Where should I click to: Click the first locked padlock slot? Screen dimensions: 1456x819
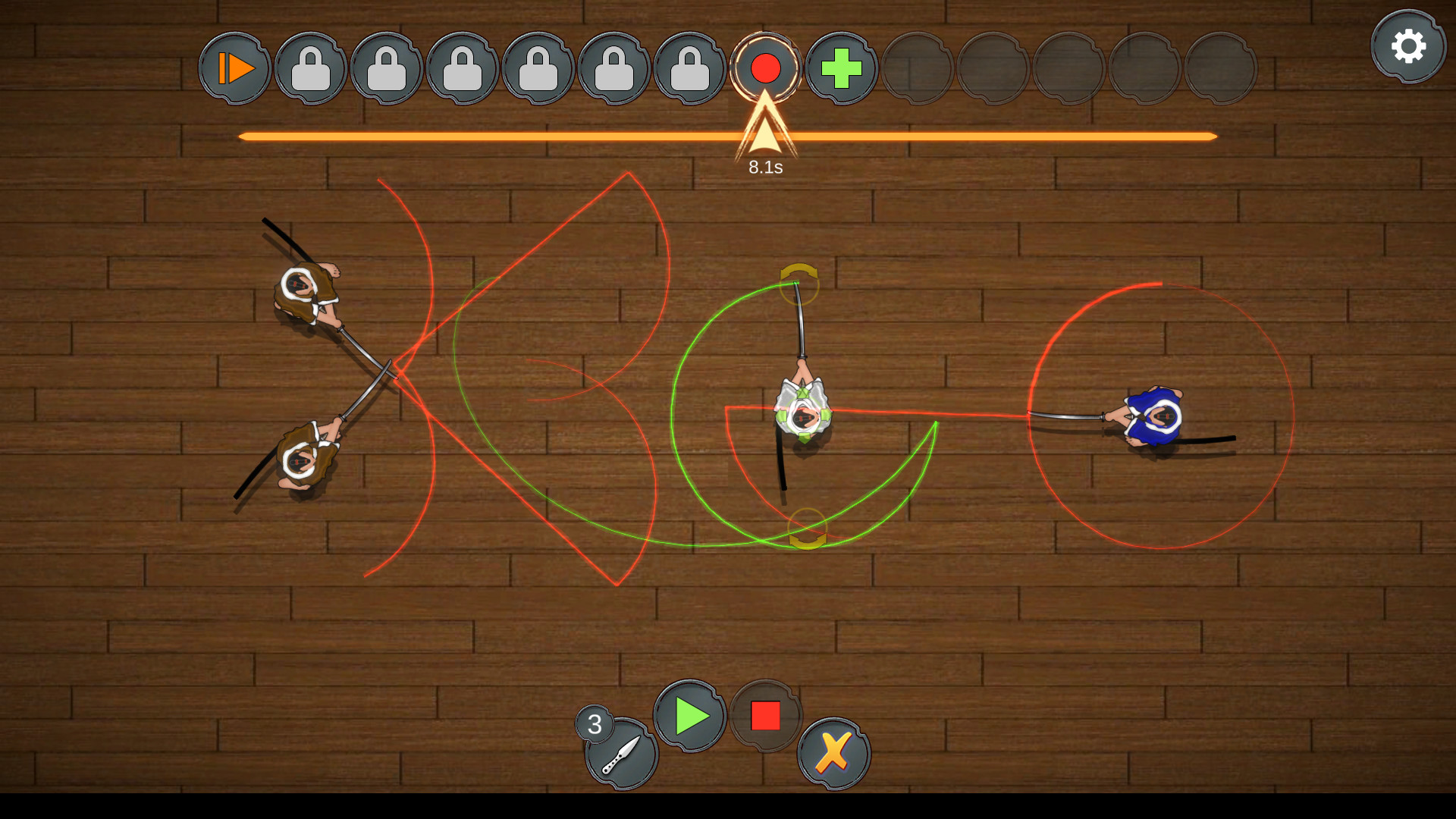coord(310,67)
